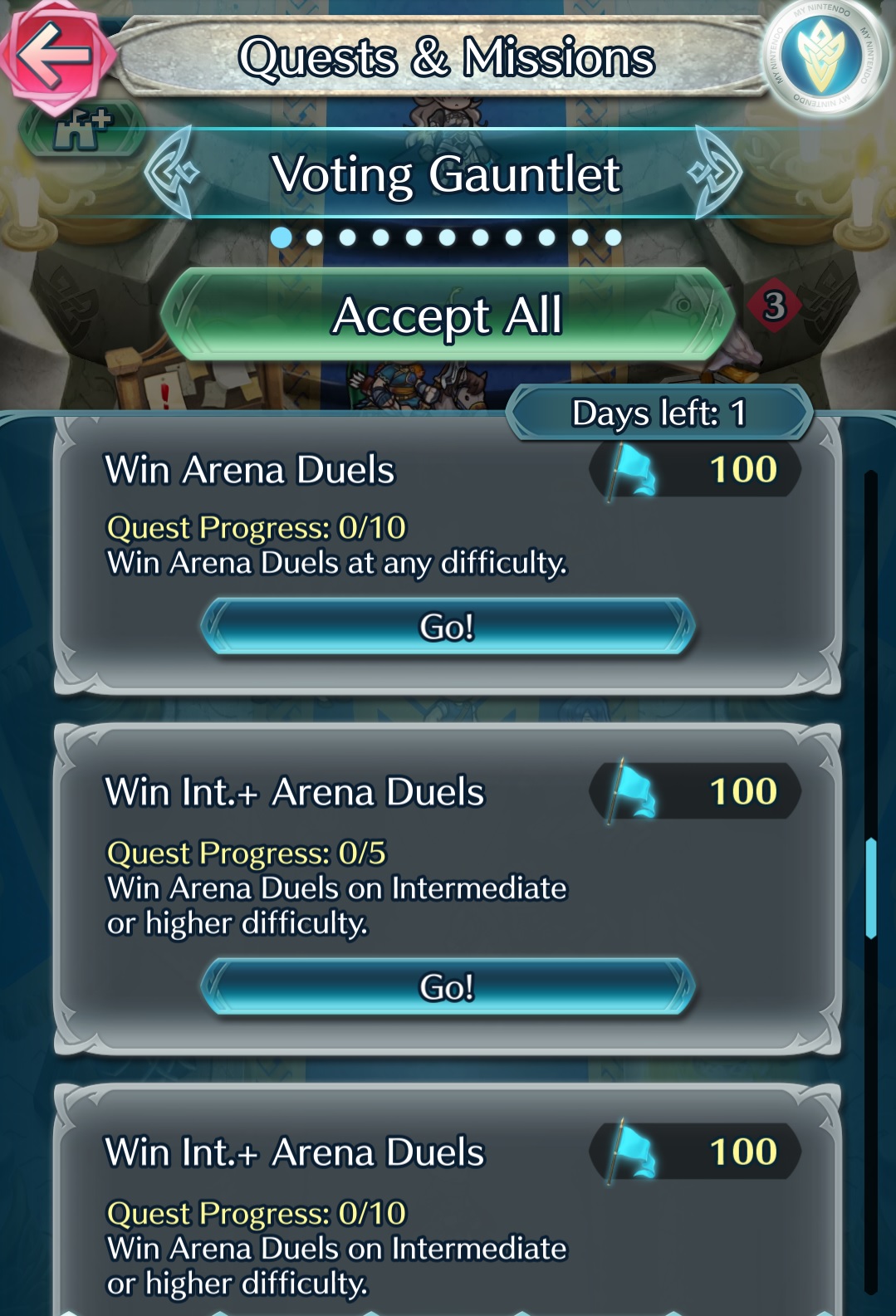896x1316 pixels.
Task: Tap the pink back arrow button
Action: [x=55, y=55]
